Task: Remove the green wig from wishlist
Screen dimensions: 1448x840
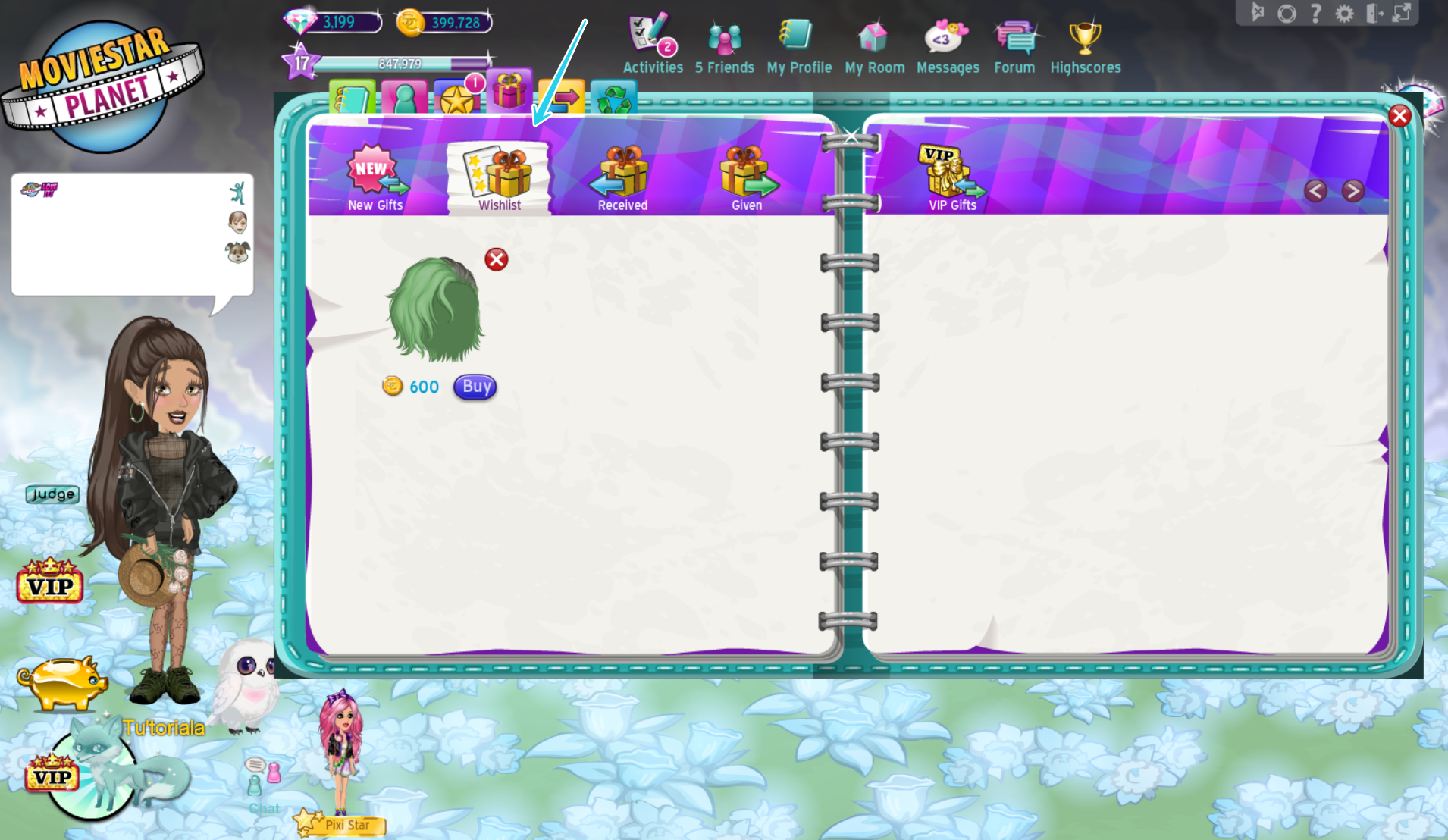Action: pos(496,260)
